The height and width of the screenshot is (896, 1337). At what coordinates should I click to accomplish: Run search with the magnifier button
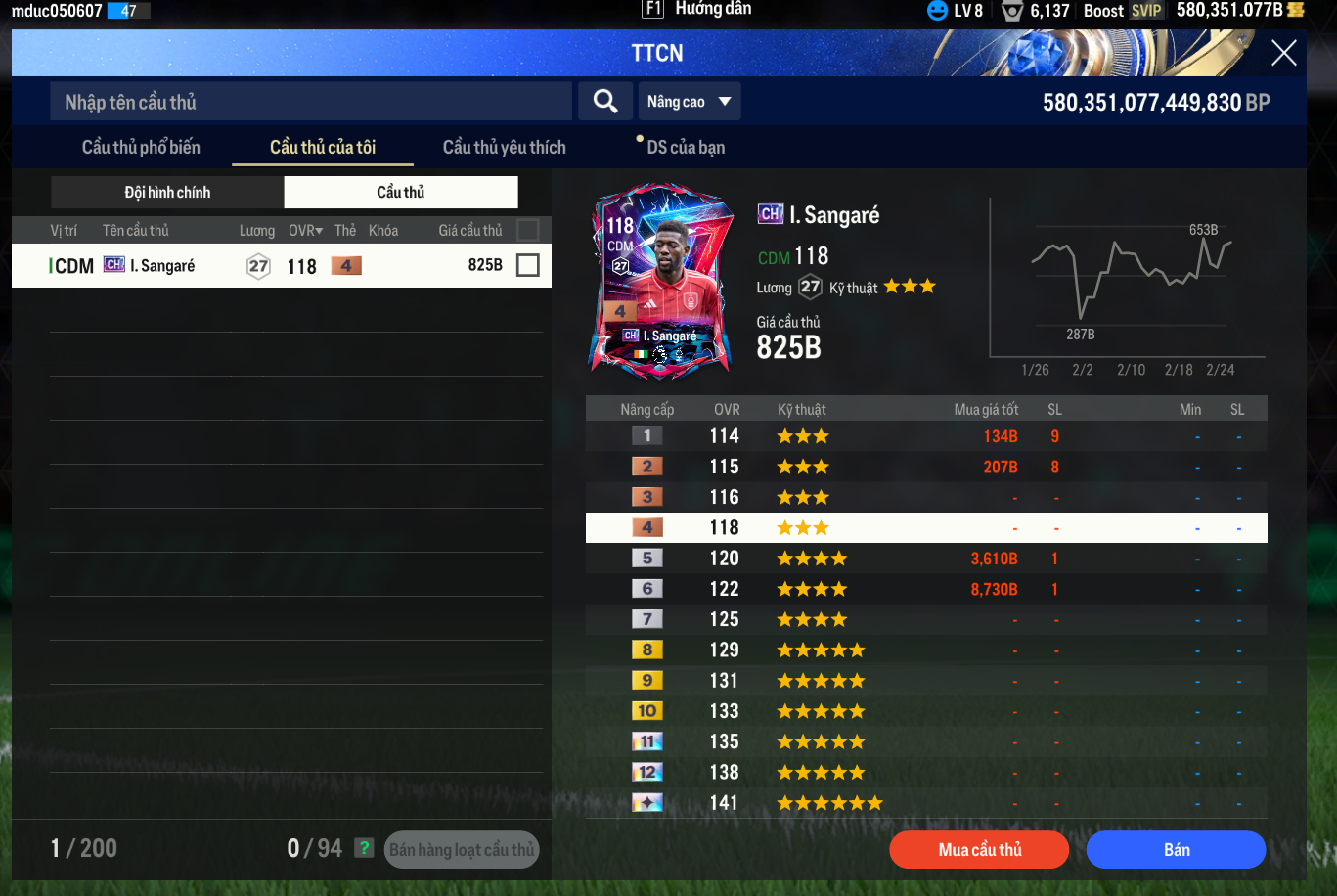(605, 102)
